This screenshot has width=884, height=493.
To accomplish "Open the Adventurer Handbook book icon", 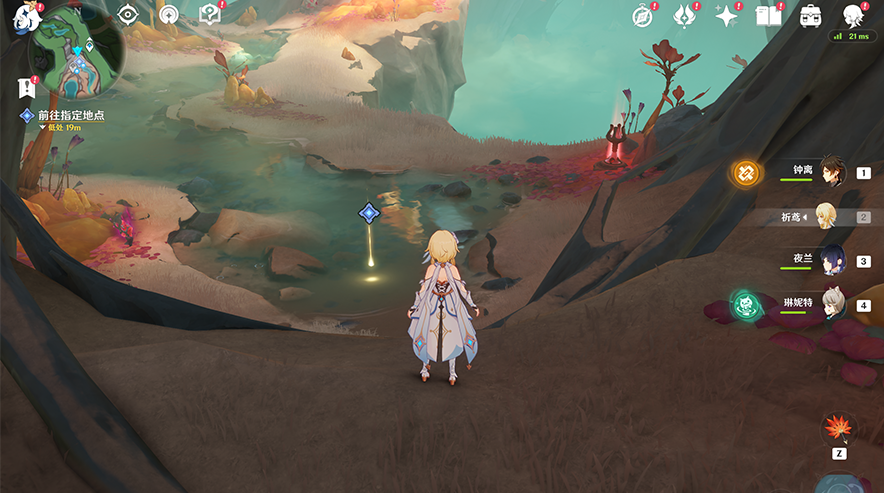I will [768, 16].
